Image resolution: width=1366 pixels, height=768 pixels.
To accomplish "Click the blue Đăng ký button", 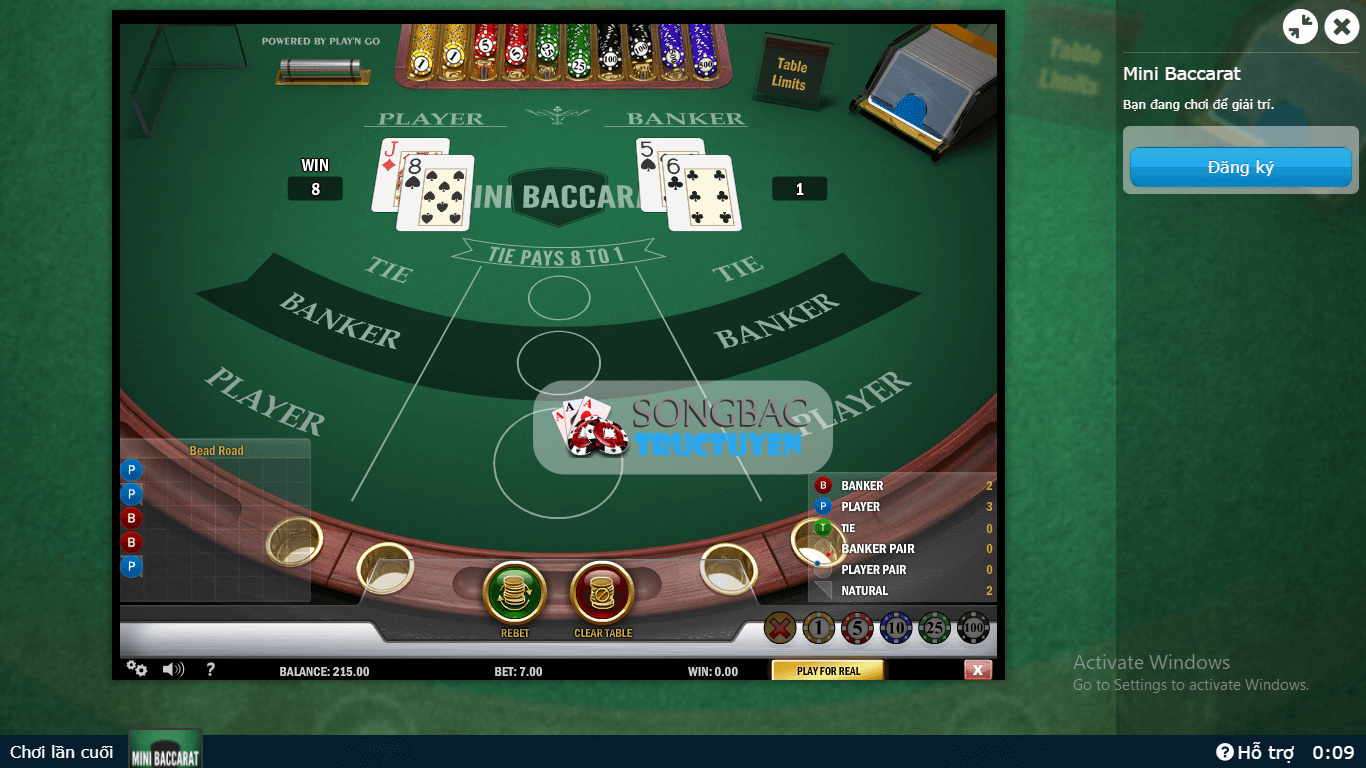I will click(x=1240, y=167).
